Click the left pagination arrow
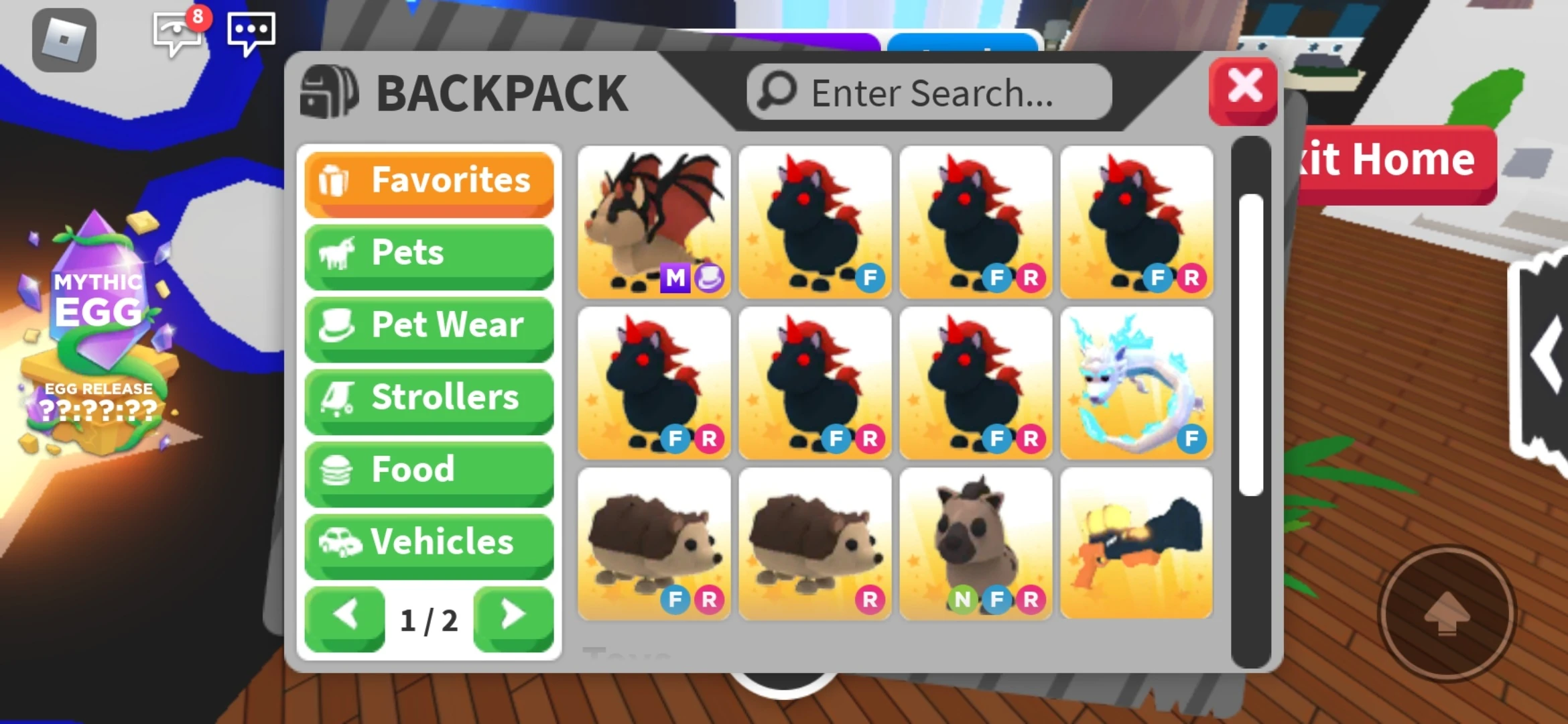Viewport: 1568px width, 724px height. point(344,618)
